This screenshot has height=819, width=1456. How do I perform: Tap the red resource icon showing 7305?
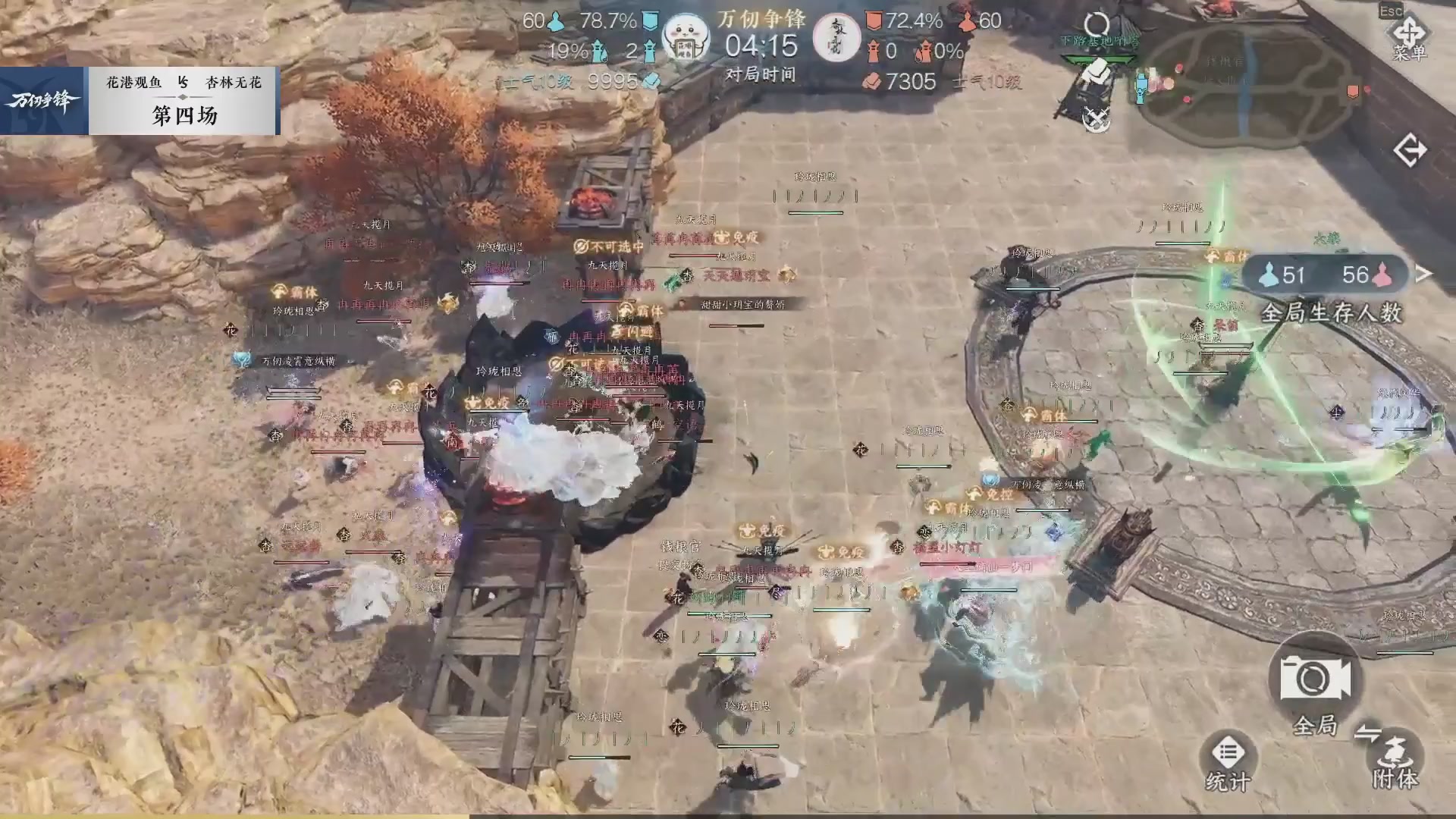click(x=871, y=82)
